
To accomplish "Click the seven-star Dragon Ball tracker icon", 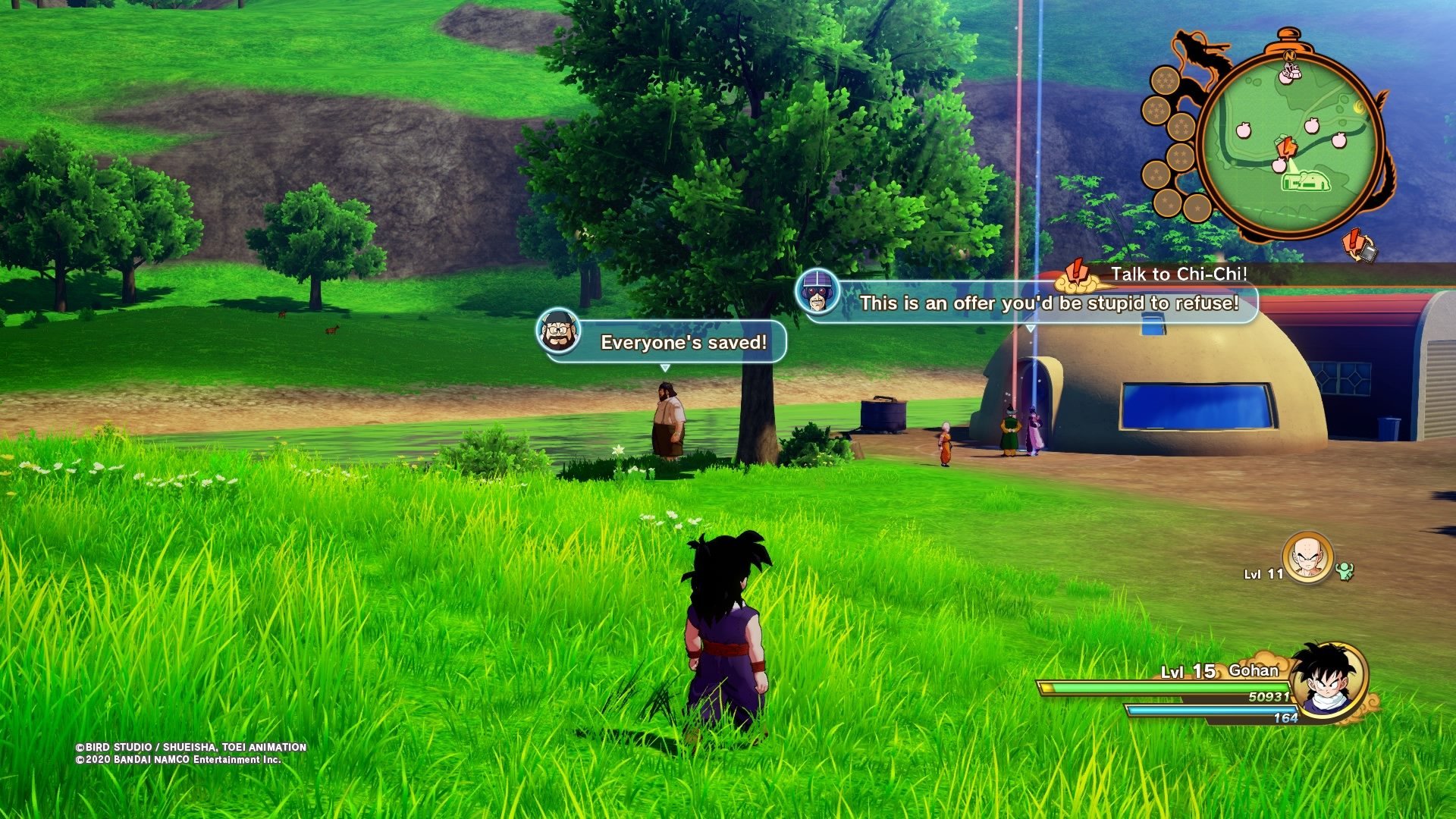I will tap(1164, 79).
